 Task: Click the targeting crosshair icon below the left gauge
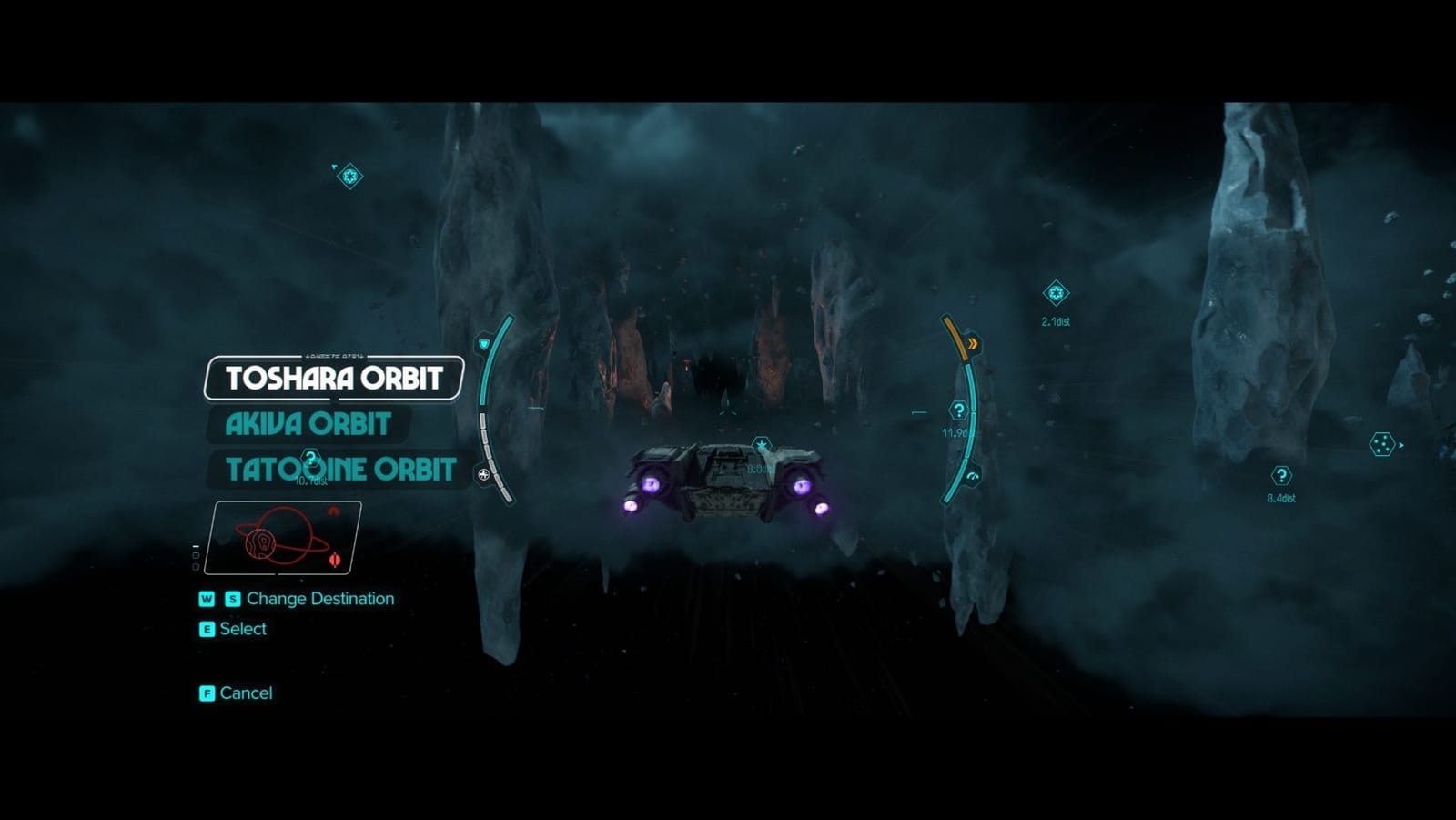[483, 474]
